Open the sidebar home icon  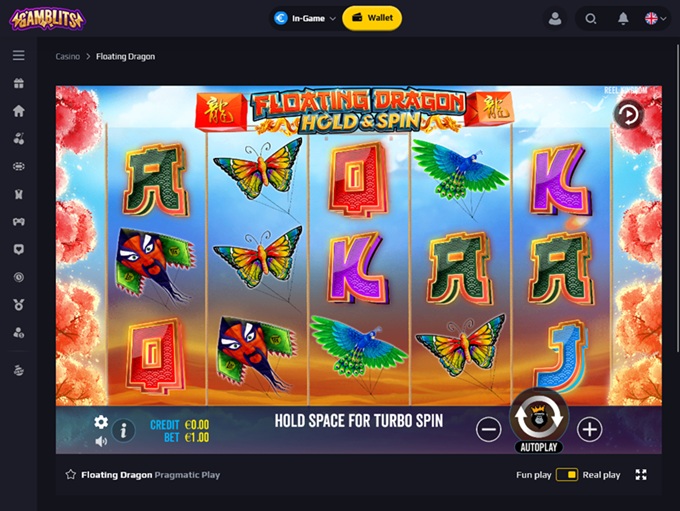(18, 111)
